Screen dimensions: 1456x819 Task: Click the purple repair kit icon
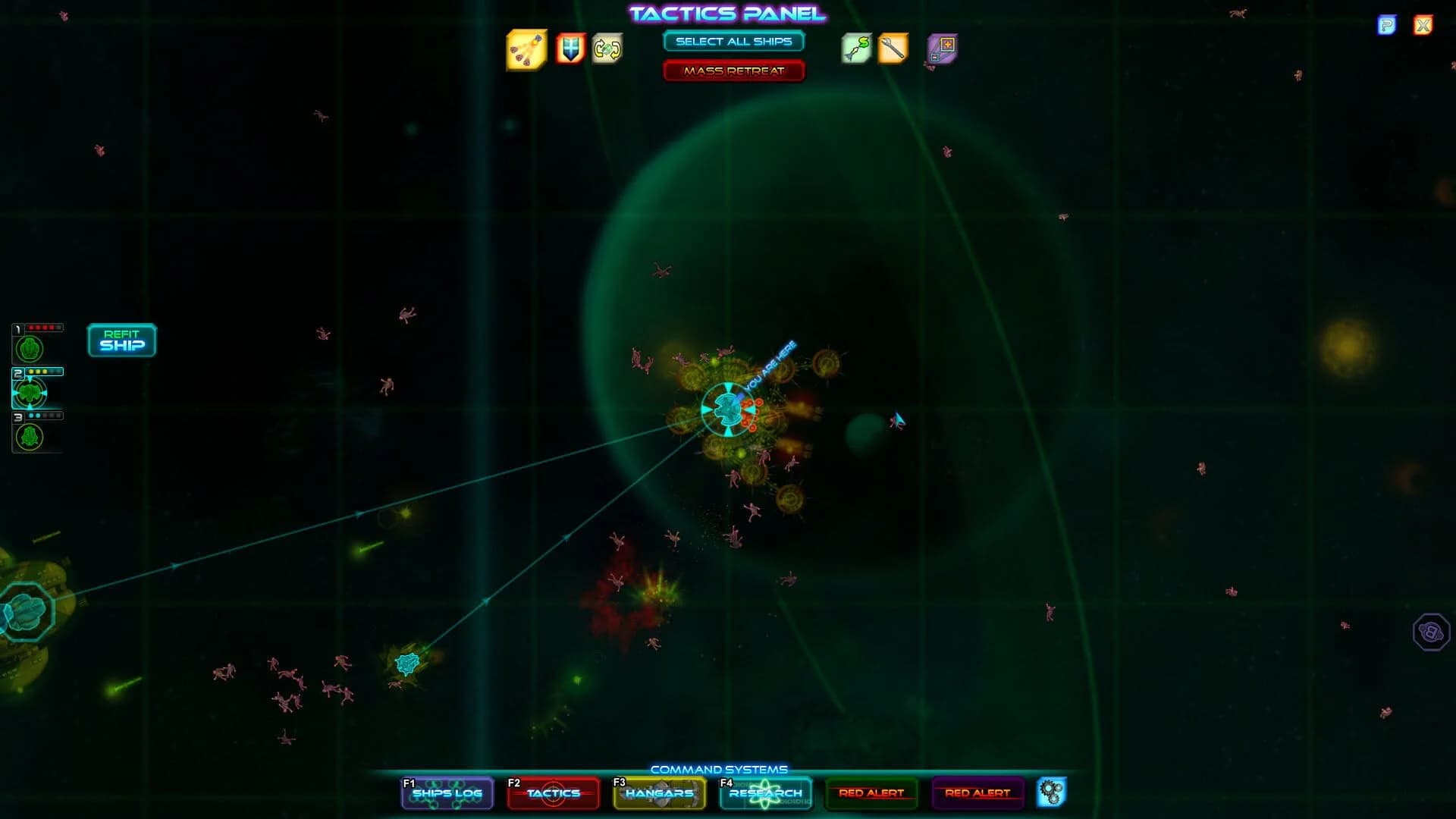coord(942,49)
